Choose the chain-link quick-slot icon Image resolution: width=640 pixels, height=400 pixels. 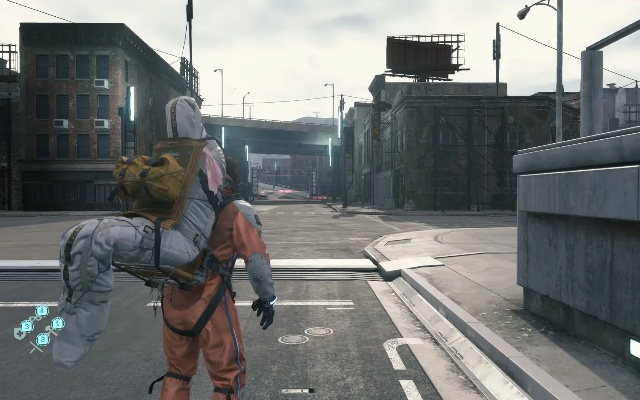36,318
